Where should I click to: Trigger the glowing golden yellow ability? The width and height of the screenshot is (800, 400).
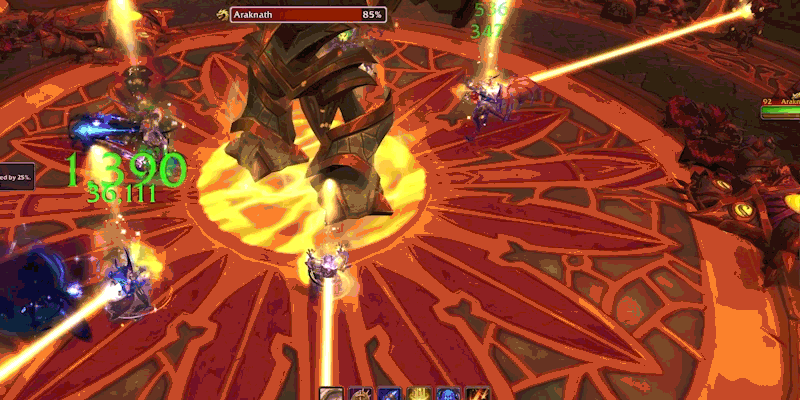(x=418, y=394)
